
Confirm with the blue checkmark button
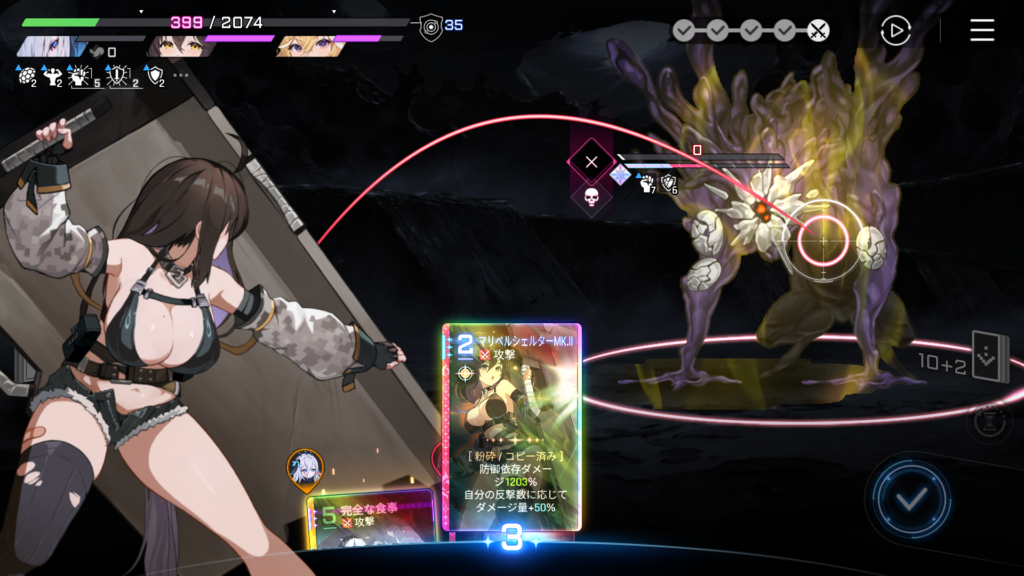tap(909, 499)
